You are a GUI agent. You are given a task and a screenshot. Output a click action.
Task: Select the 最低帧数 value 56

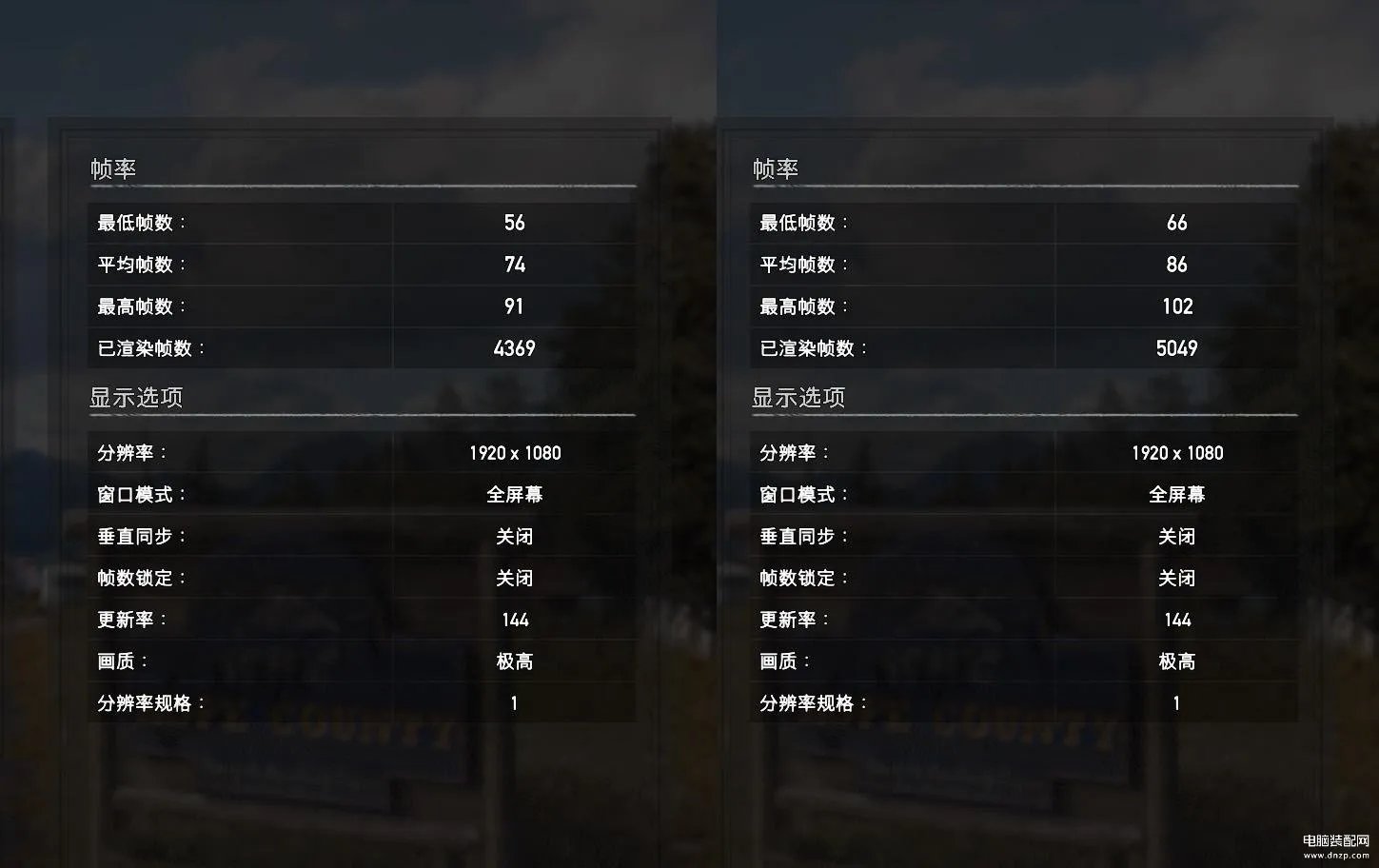(x=514, y=223)
